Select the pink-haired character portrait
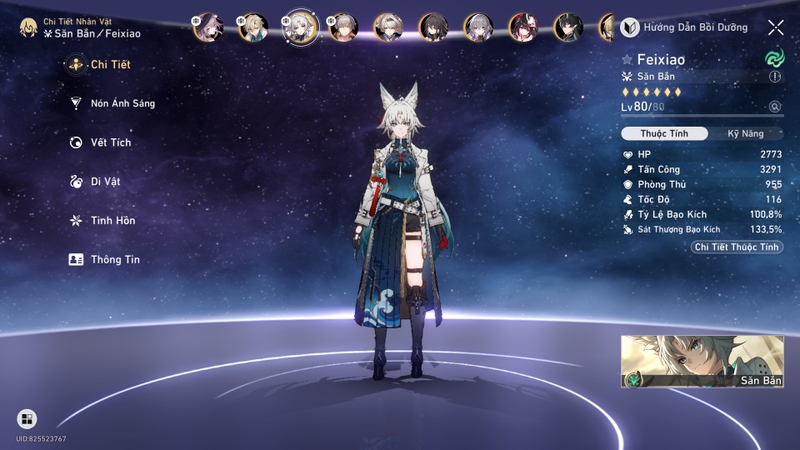The height and width of the screenshot is (450, 800). pos(208,26)
